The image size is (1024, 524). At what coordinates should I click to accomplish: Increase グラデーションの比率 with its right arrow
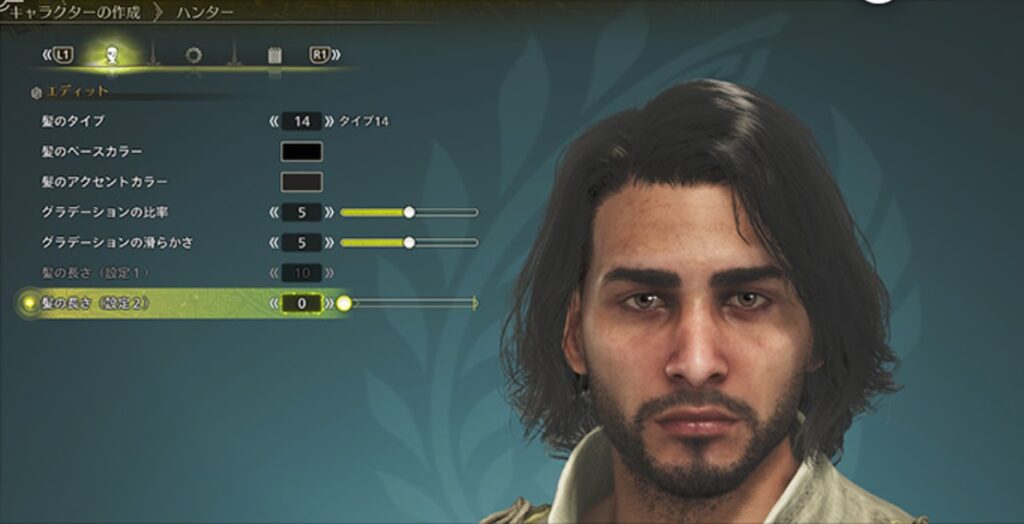pos(328,213)
